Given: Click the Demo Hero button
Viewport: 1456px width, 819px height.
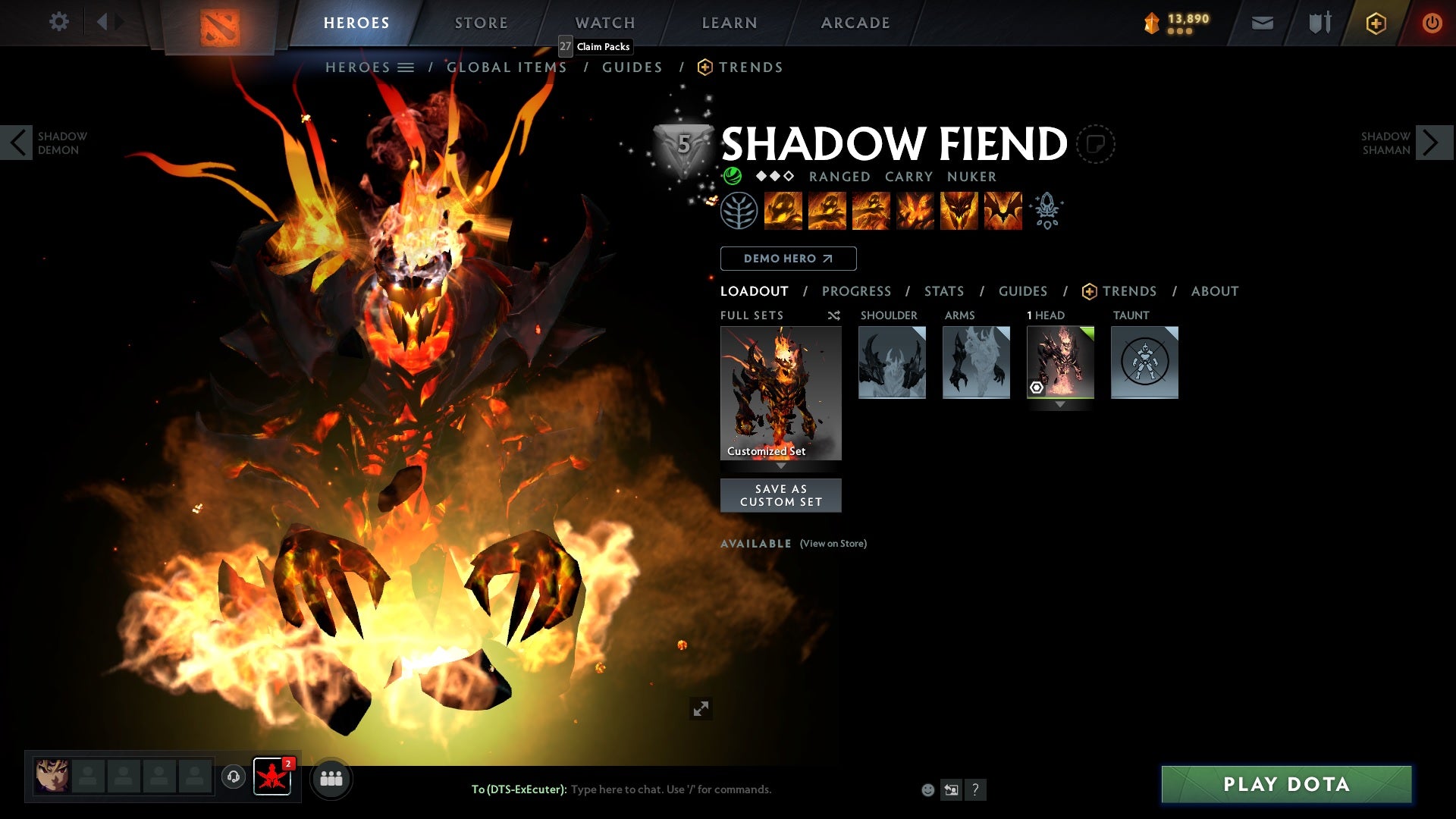Looking at the screenshot, I should pos(788,259).
